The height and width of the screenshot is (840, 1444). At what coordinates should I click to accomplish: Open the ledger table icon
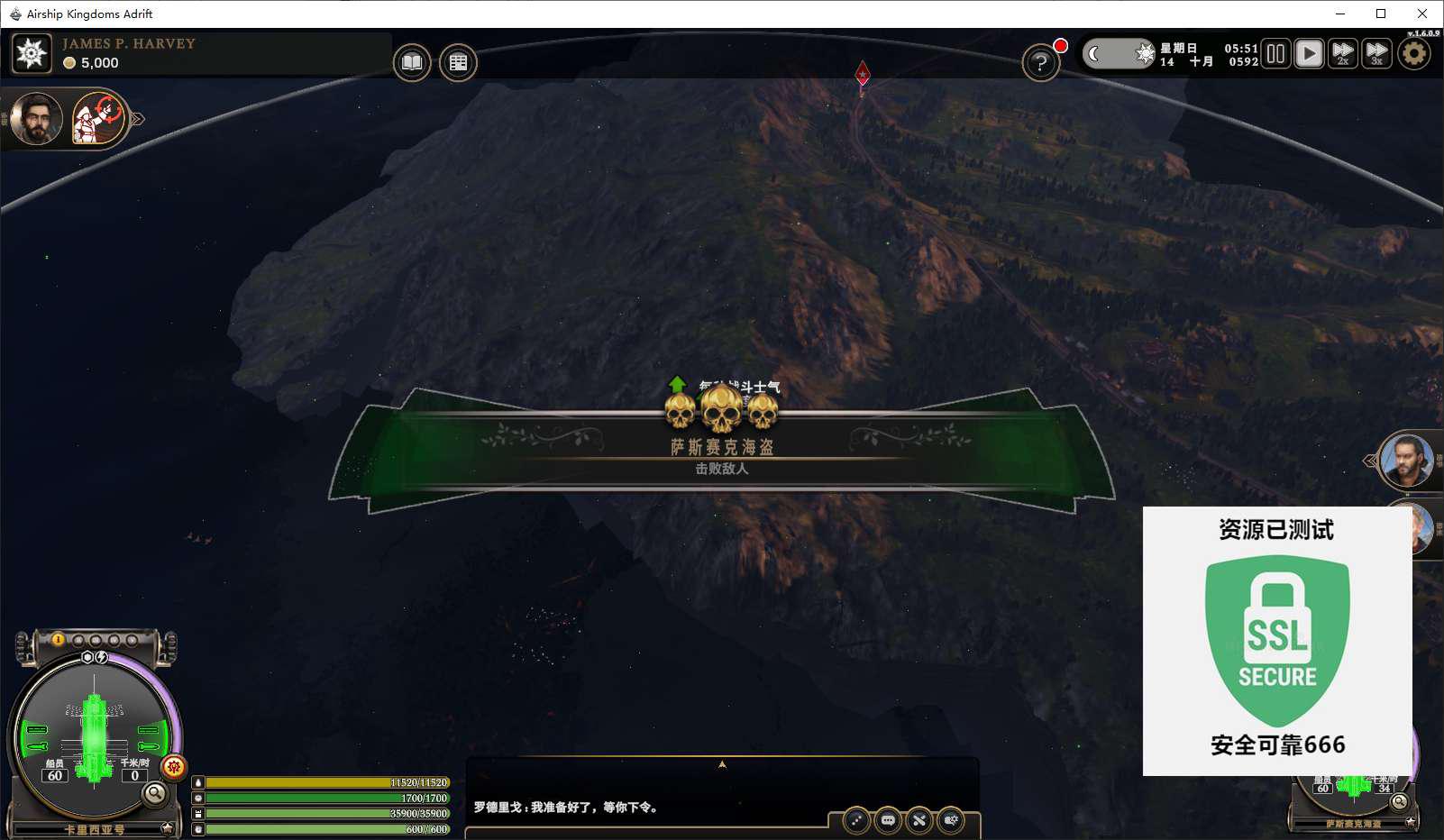(458, 62)
